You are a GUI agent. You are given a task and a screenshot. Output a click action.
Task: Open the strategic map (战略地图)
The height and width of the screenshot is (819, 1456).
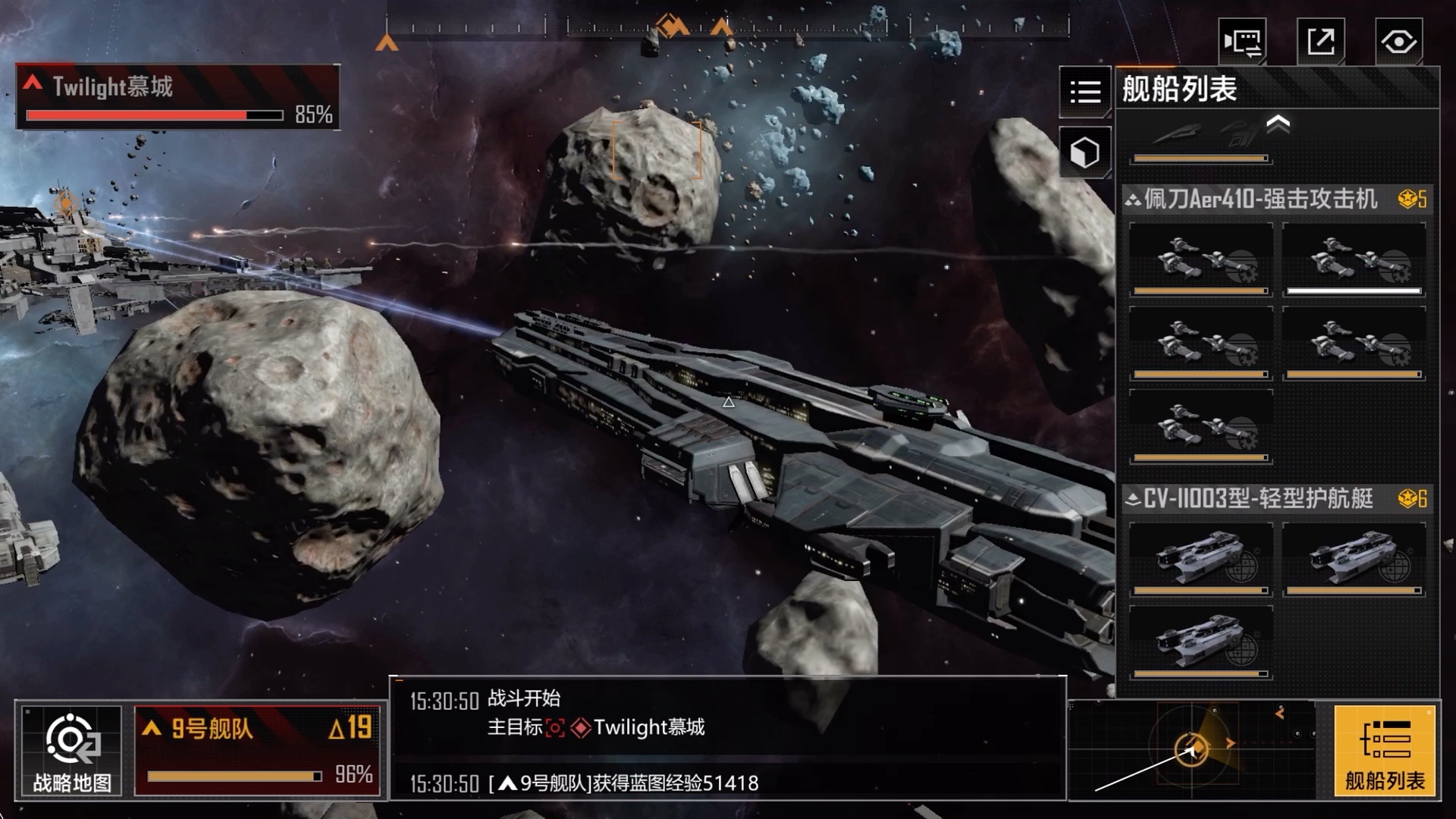pyautogui.click(x=72, y=750)
